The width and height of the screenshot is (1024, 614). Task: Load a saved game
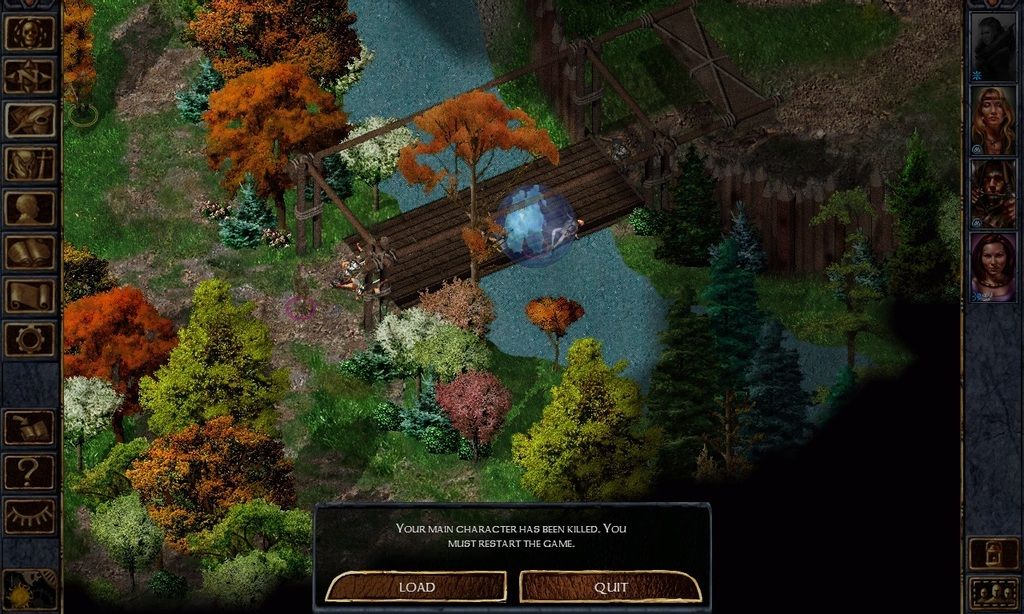(416, 586)
